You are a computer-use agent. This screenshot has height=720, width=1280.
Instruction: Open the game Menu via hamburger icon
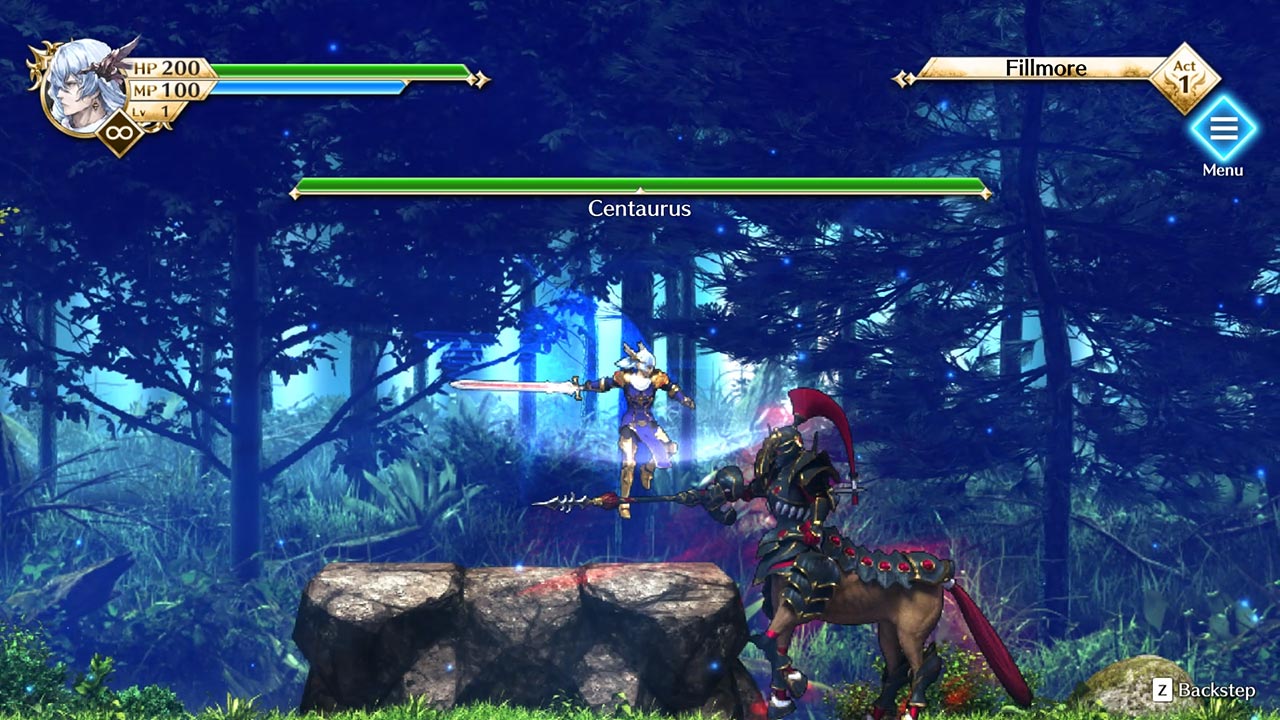click(1225, 130)
